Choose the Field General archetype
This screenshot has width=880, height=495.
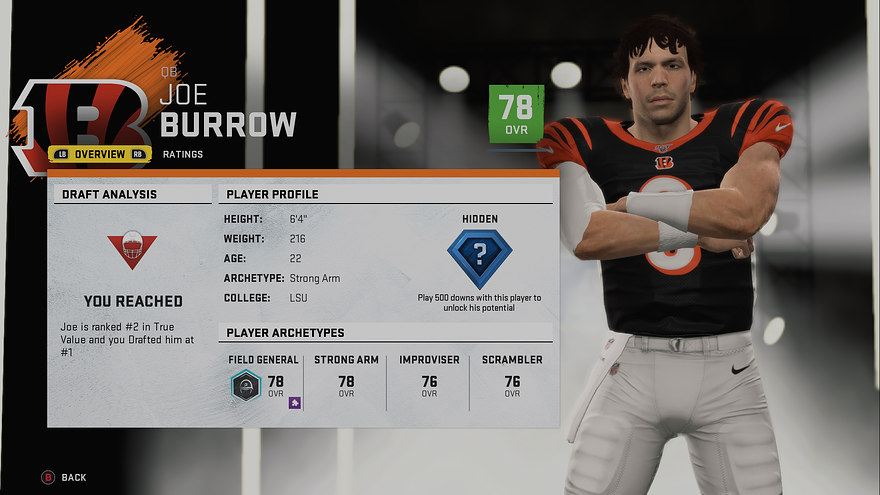(262, 380)
